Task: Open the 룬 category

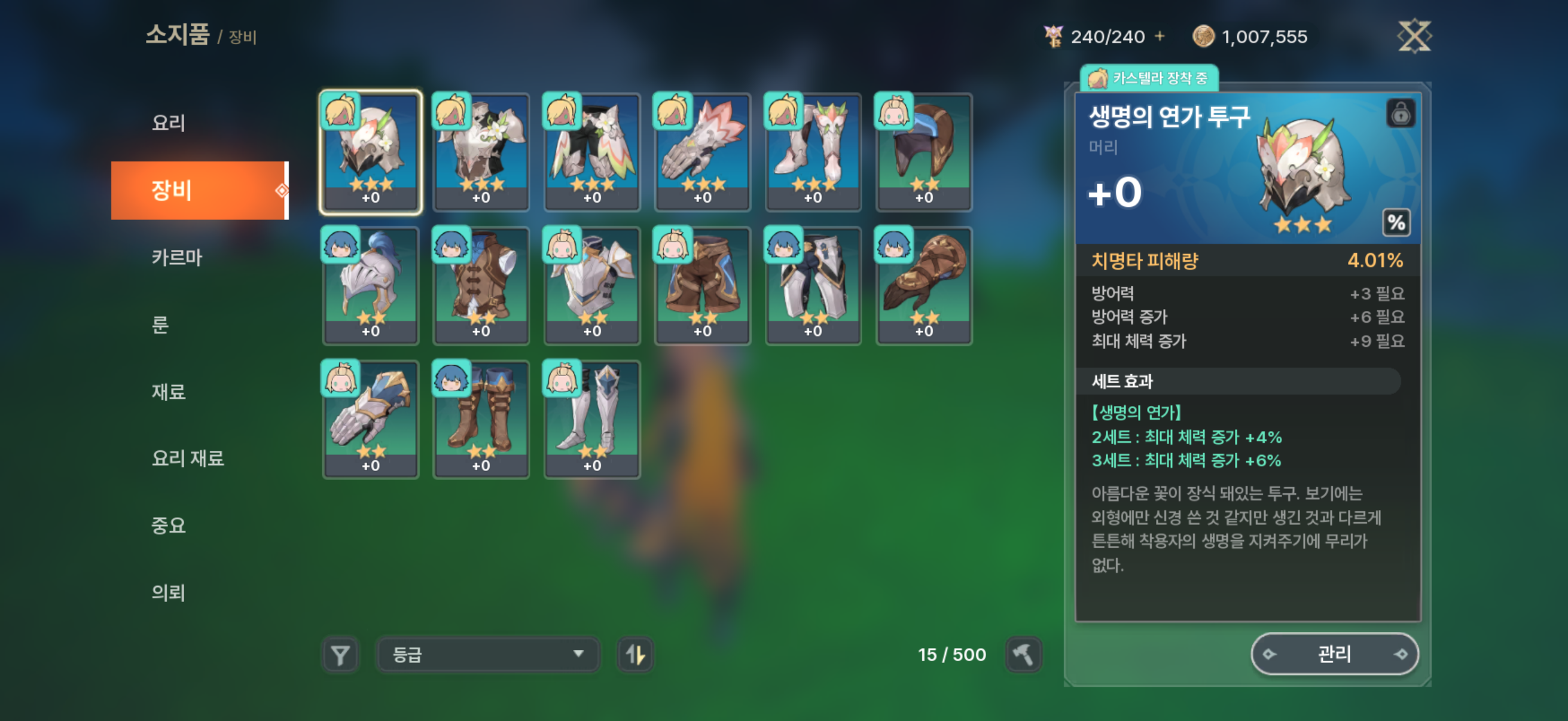Action: tap(160, 325)
